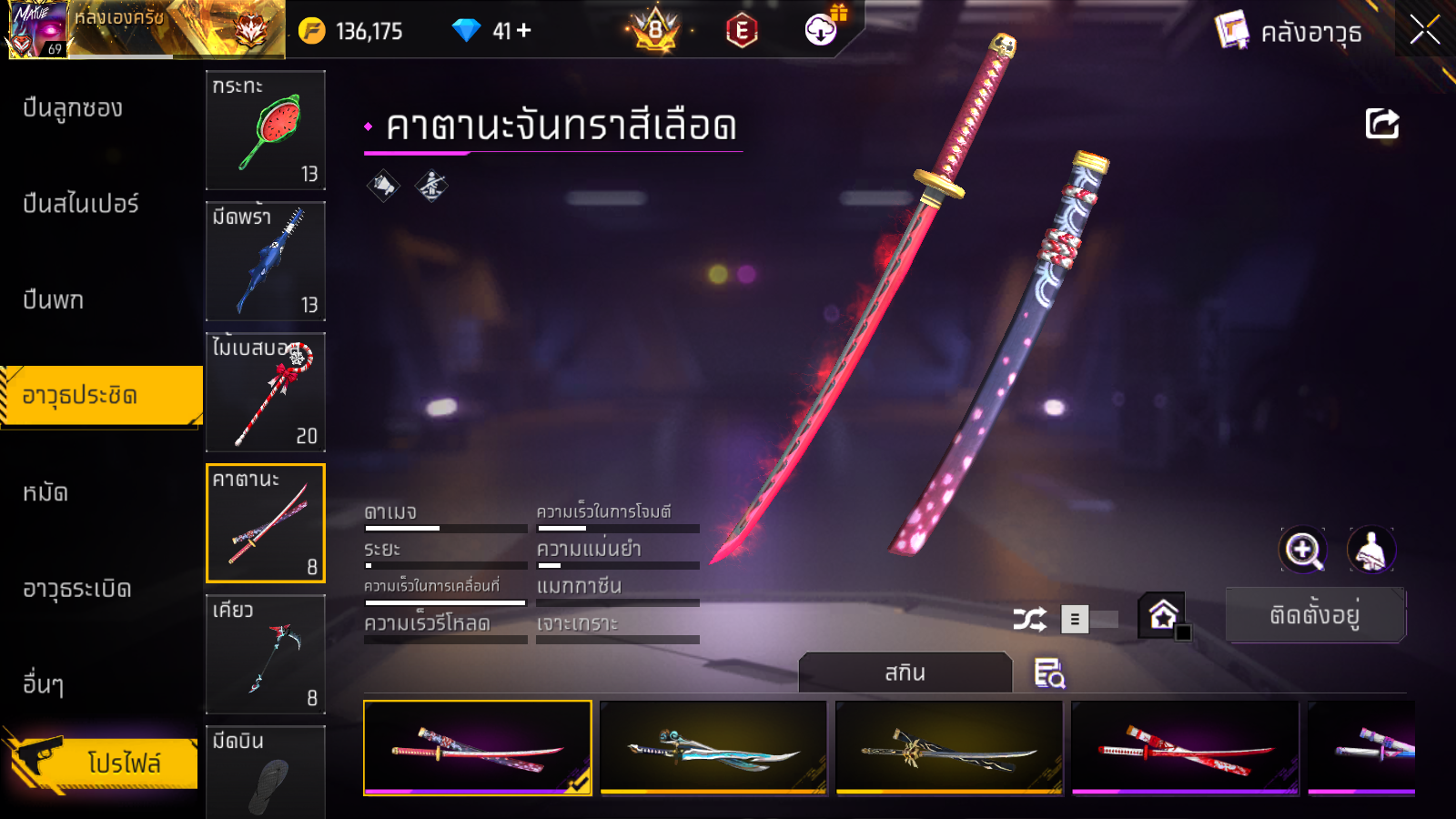Switch to the สกิน skin tab
Viewport: 1456px width, 819px height.
click(x=905, y=673)
